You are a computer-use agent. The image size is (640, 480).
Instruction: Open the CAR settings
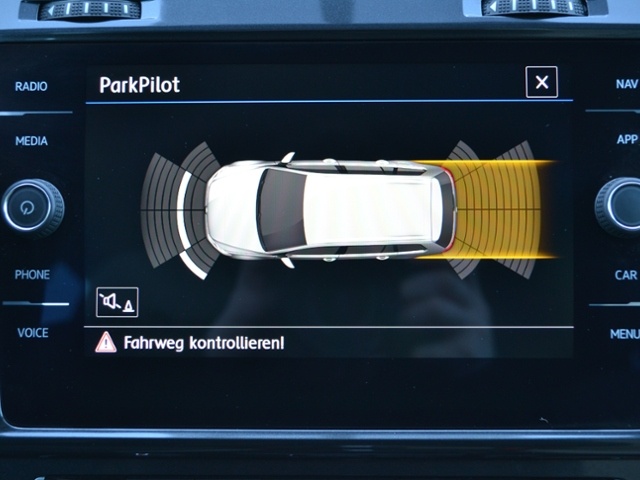click(626, 275)
